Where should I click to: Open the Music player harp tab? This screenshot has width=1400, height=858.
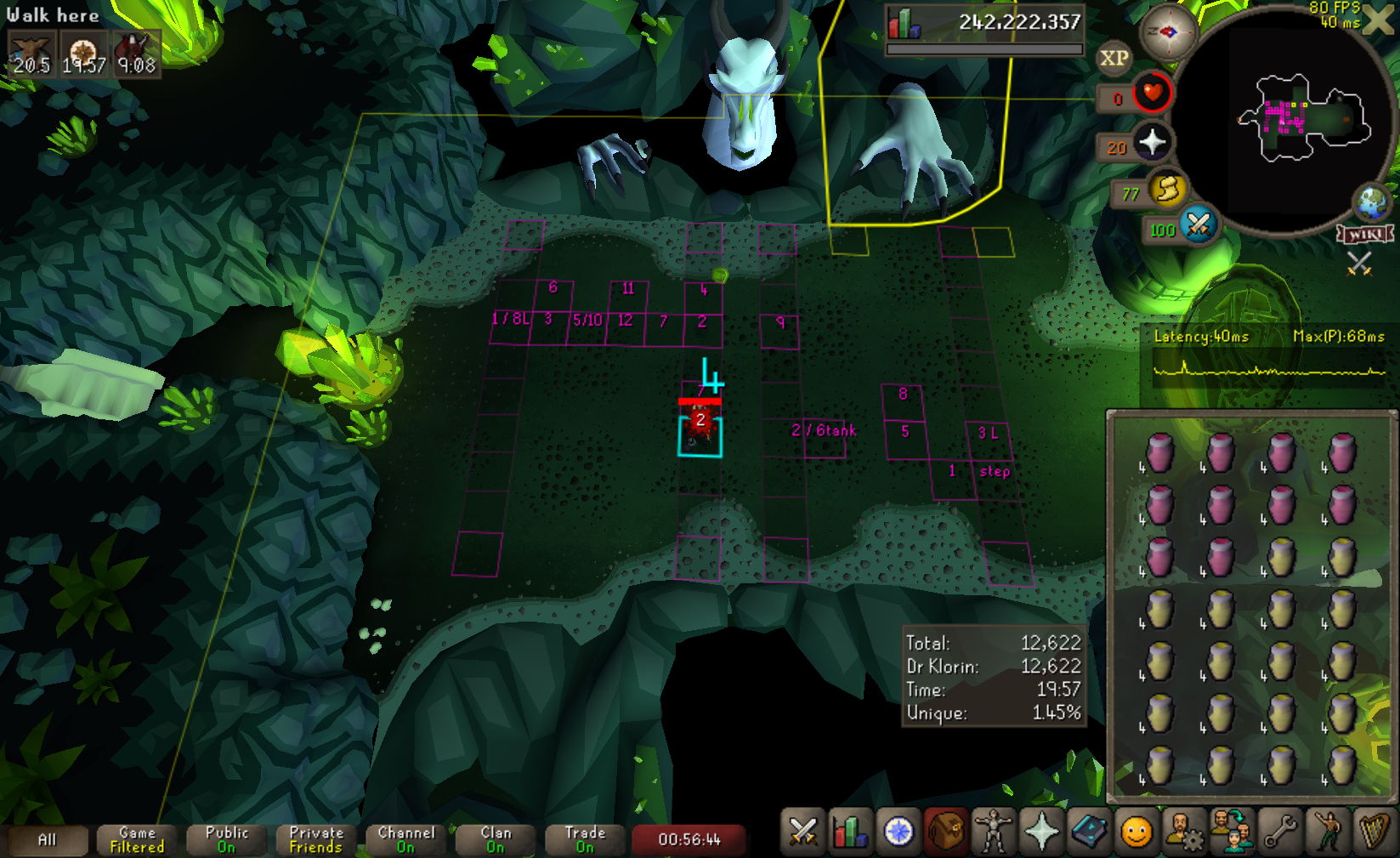(x=1374, y=832)
